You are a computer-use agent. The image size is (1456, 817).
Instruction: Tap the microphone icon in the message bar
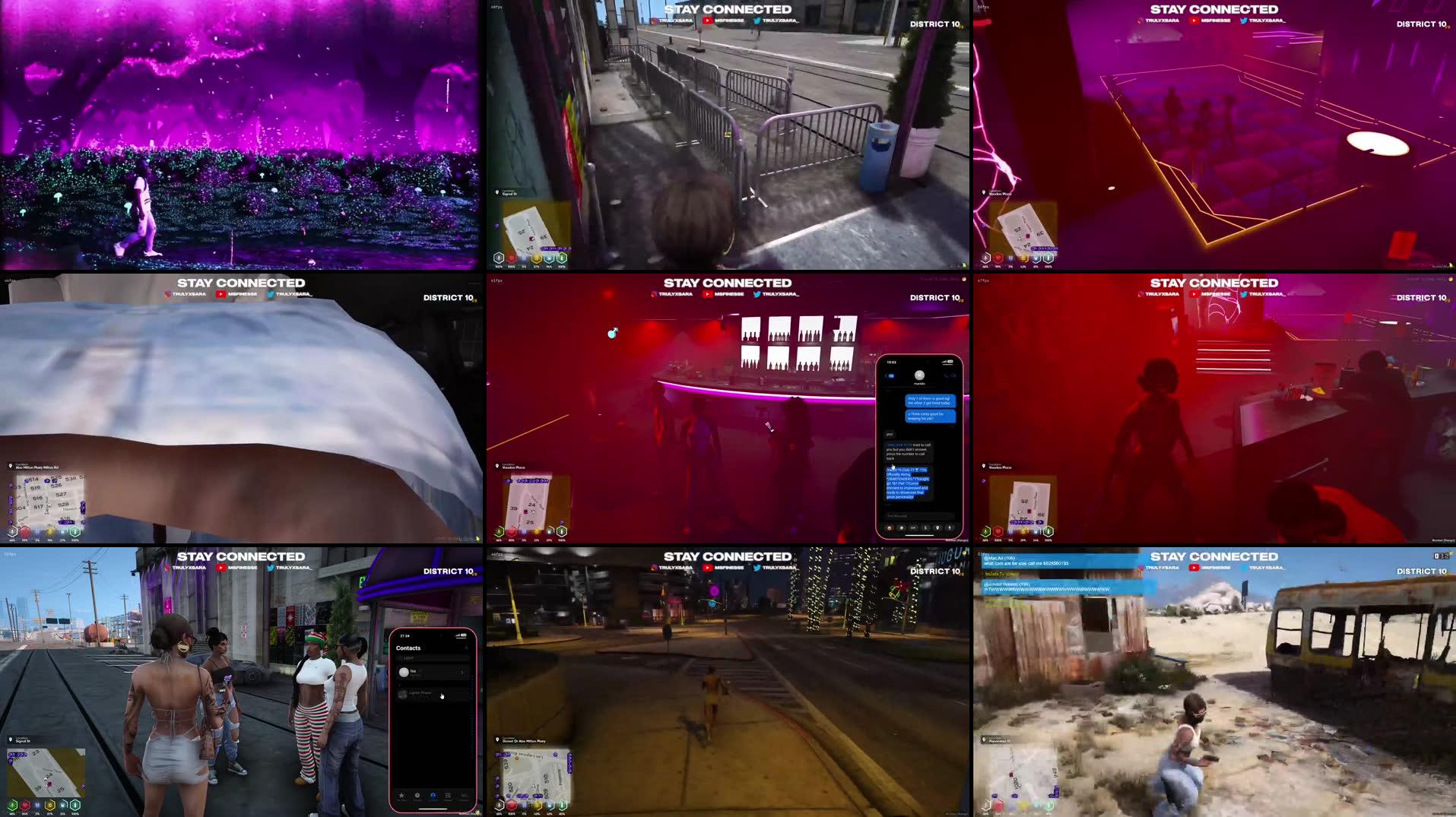click(x=948, y=527)
